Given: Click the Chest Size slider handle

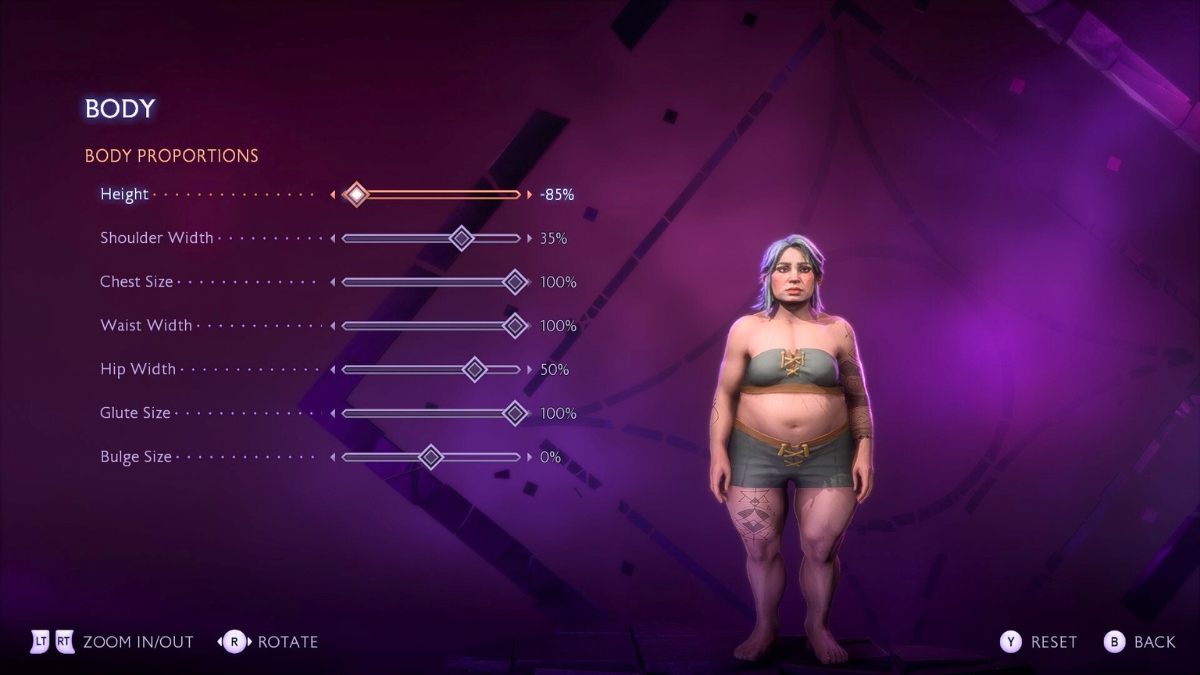Looking at the screenshot, I should [515, 282].
